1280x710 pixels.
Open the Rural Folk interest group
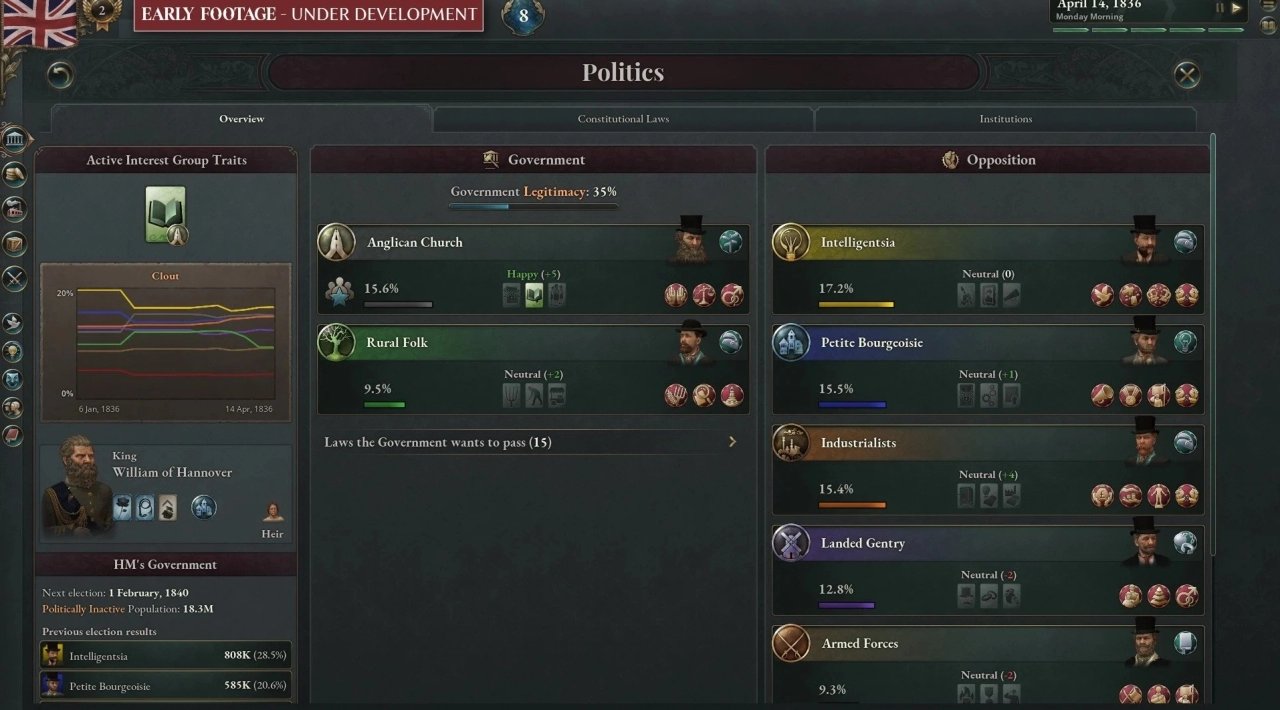397,343
